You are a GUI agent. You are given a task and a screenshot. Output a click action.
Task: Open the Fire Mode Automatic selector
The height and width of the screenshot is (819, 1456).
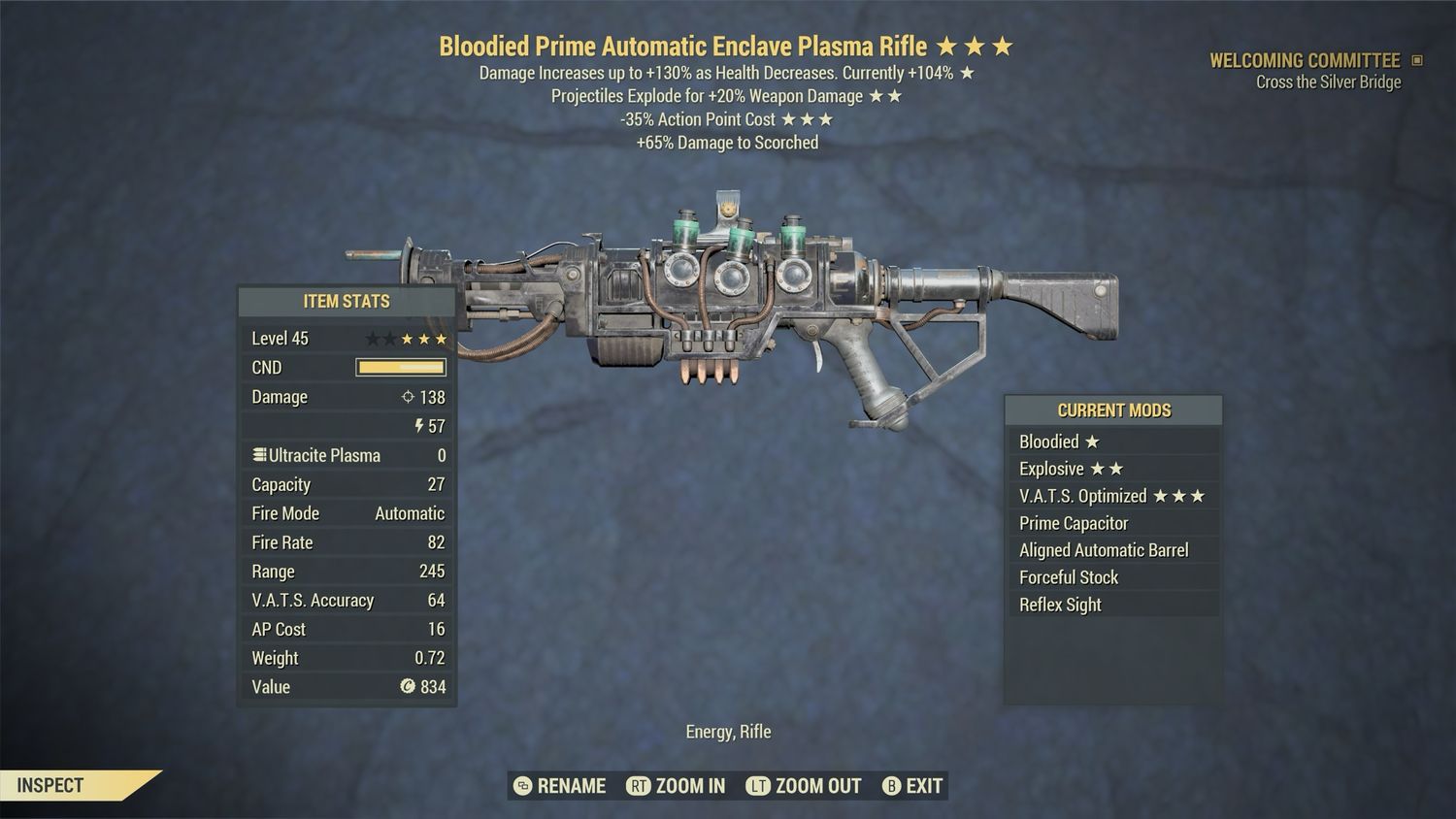pyautogui.click(x=410, y=512)
